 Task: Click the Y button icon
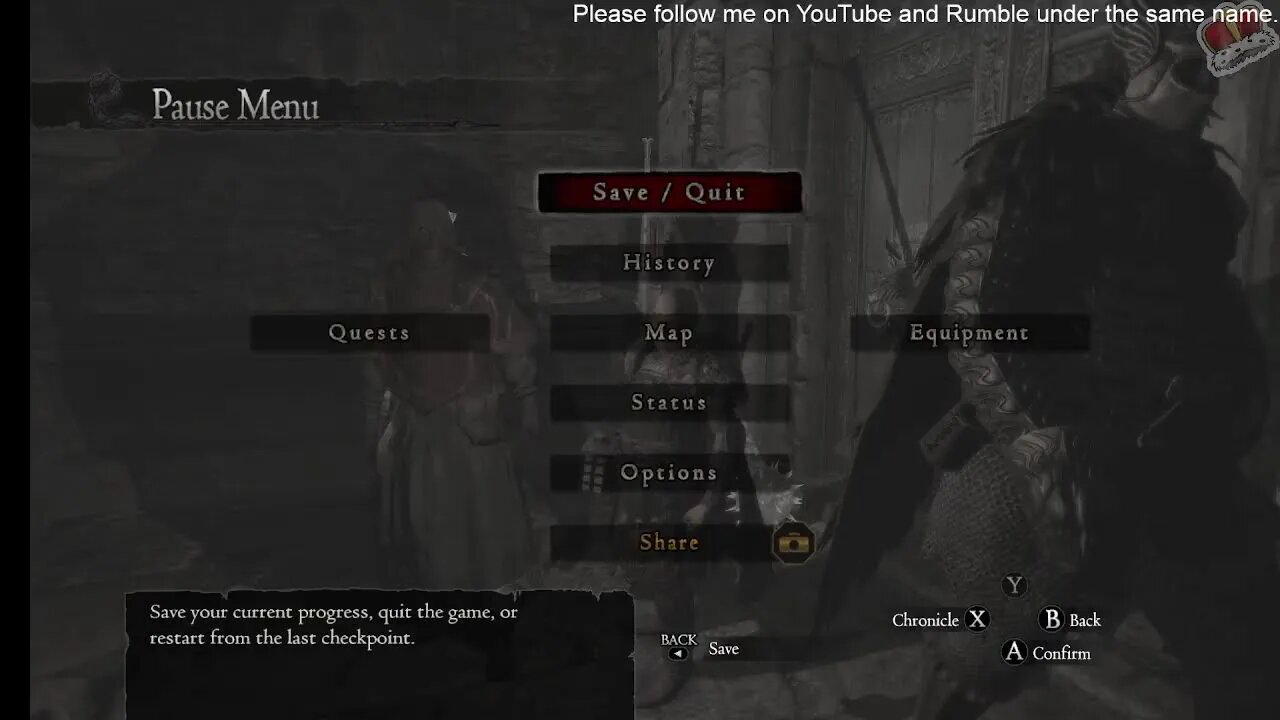1014,586
